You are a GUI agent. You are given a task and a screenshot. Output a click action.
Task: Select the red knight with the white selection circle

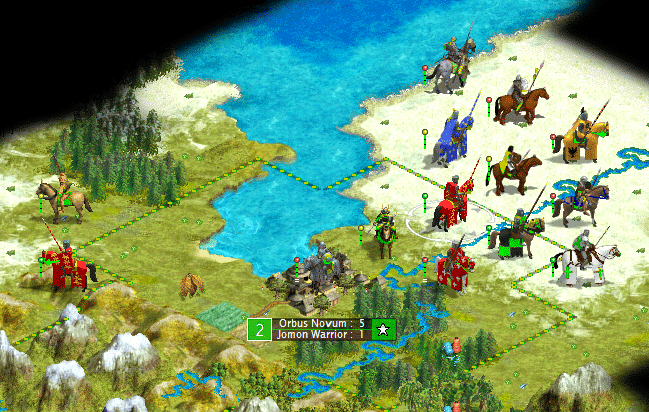pyautogui.click(x=450, y=203)
